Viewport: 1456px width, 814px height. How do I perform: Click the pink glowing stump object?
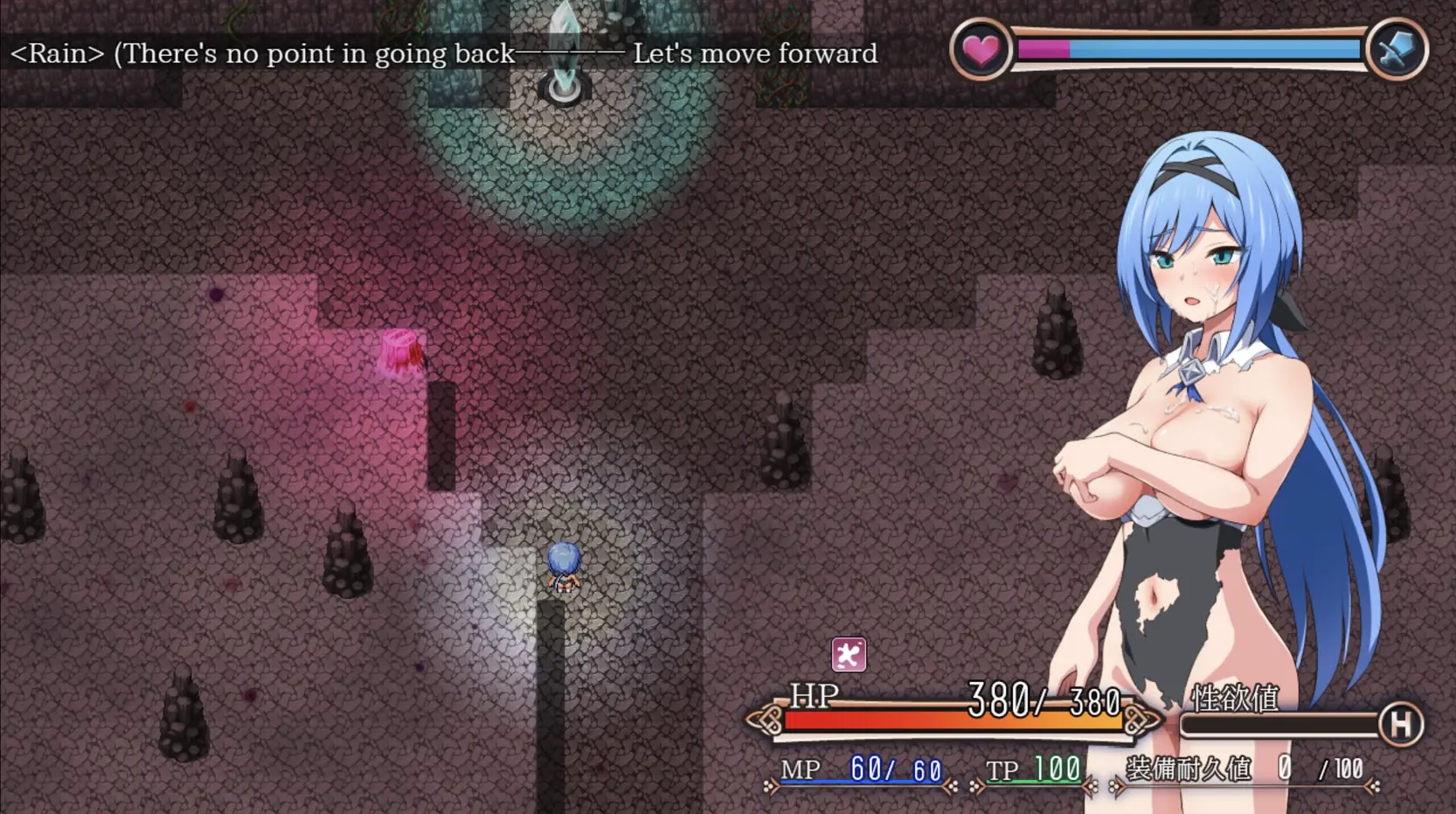coord(400,353)
